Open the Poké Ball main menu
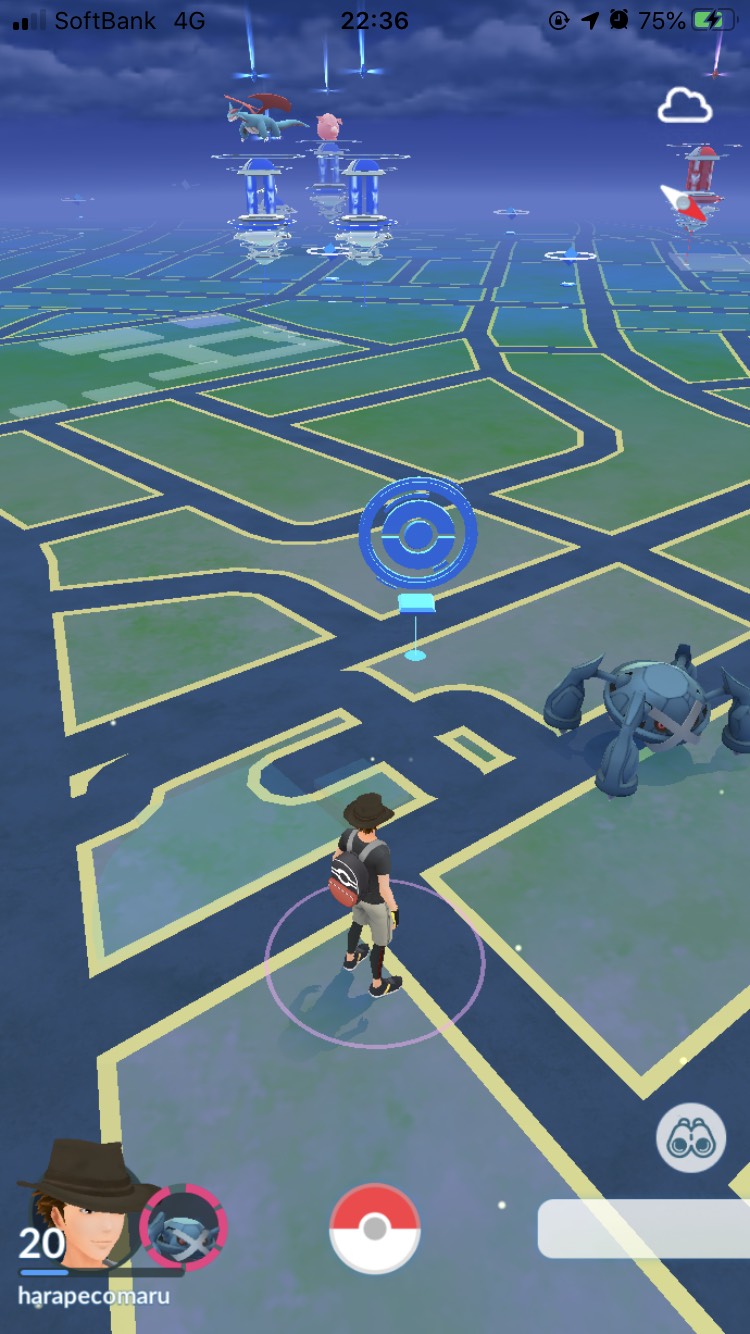750x1334 pixels. (x=375, y=1229)
